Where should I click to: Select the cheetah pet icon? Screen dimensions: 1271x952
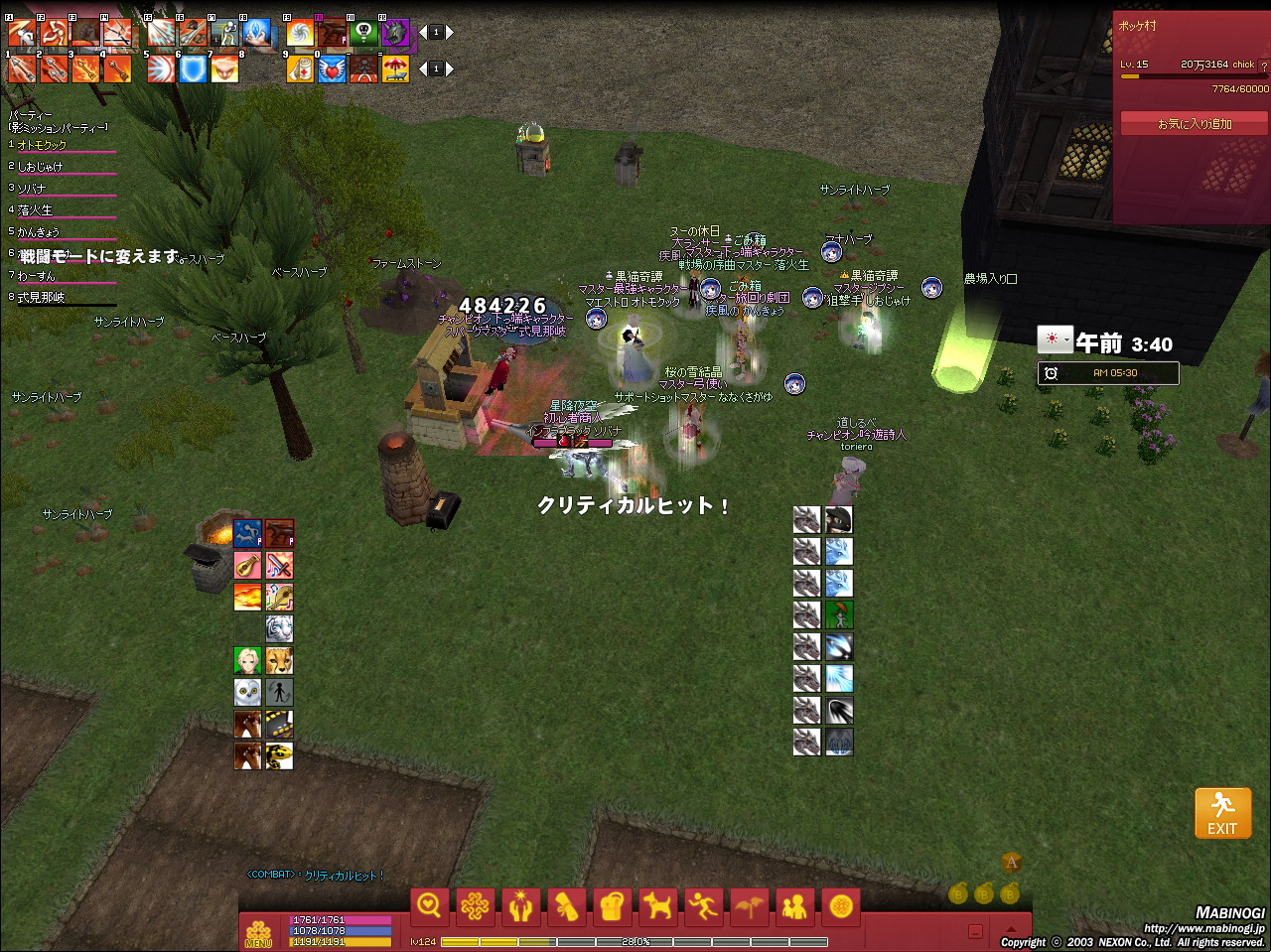tap(279, 660)
